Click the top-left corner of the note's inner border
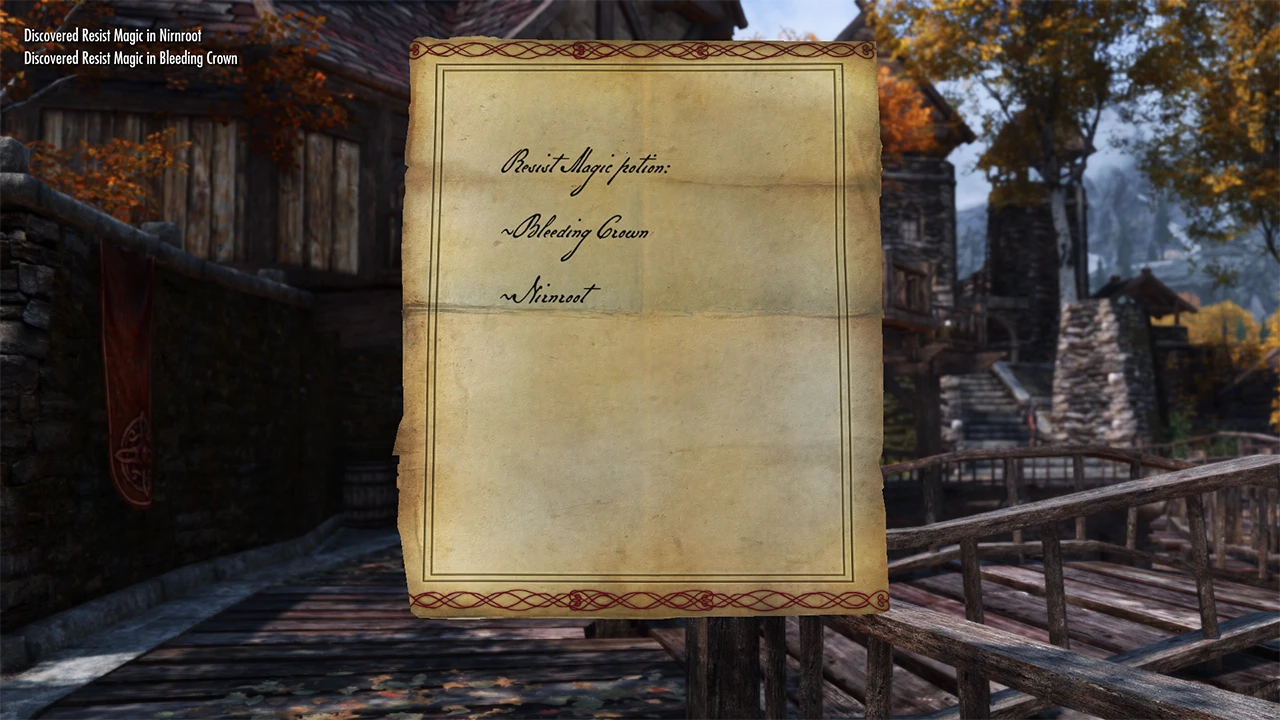1280x720 pixels. [x=440, y=66]
